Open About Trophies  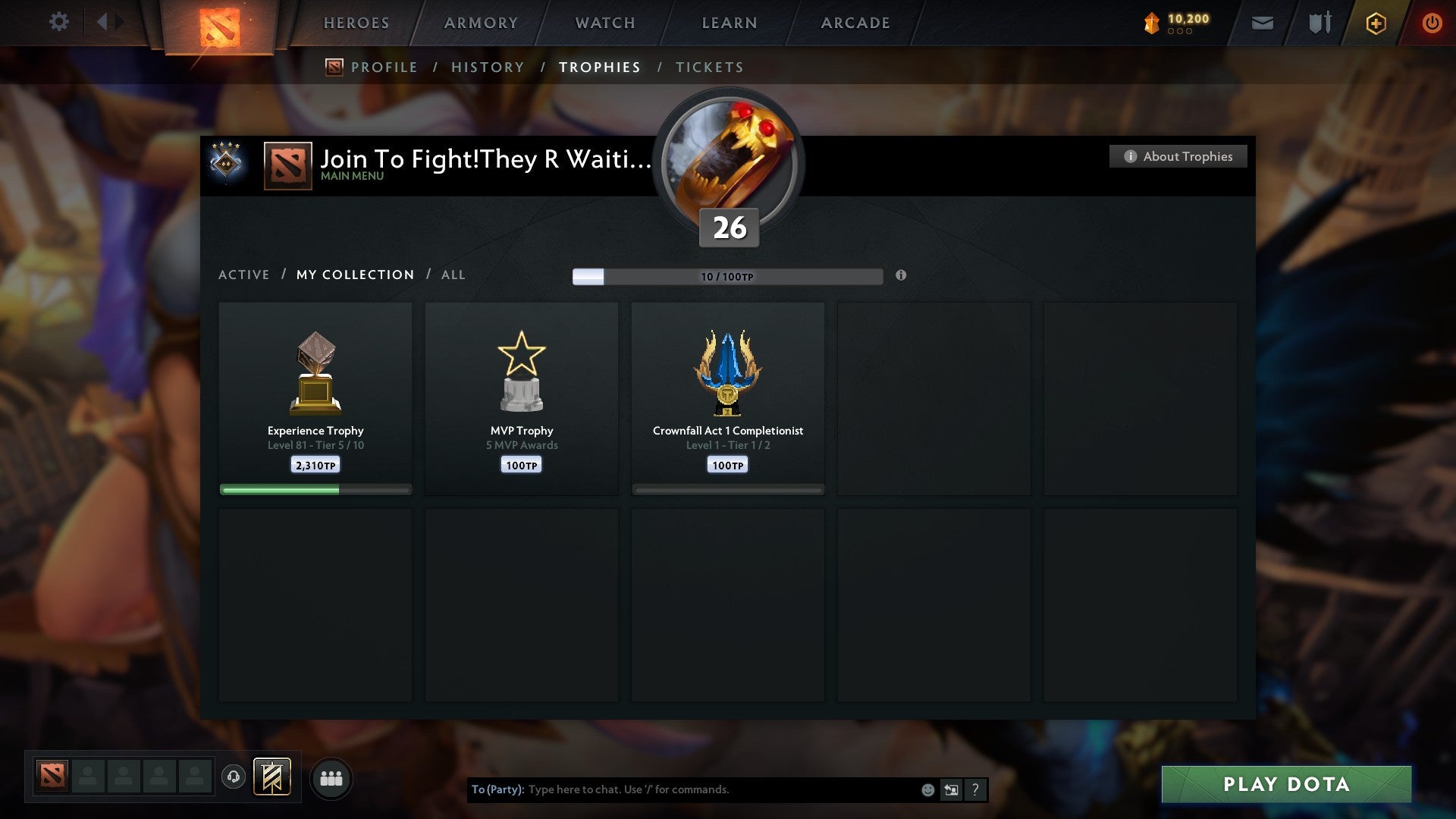click(x=1178, y=156)
